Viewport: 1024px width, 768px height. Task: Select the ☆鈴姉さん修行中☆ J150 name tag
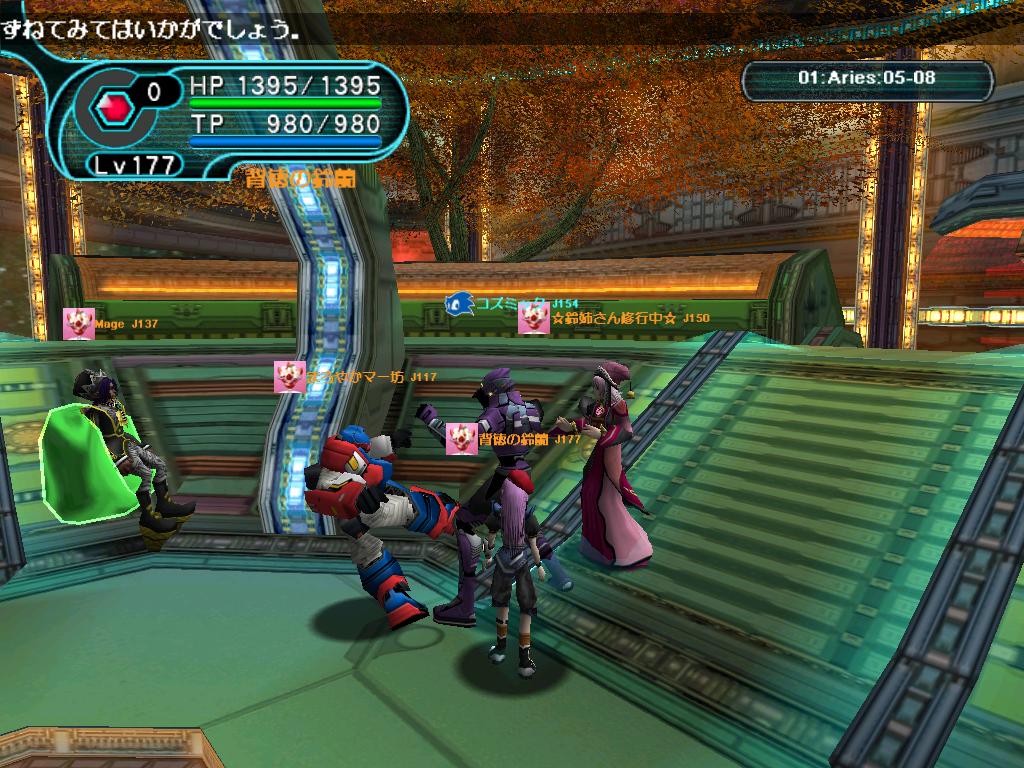(630, 318)
